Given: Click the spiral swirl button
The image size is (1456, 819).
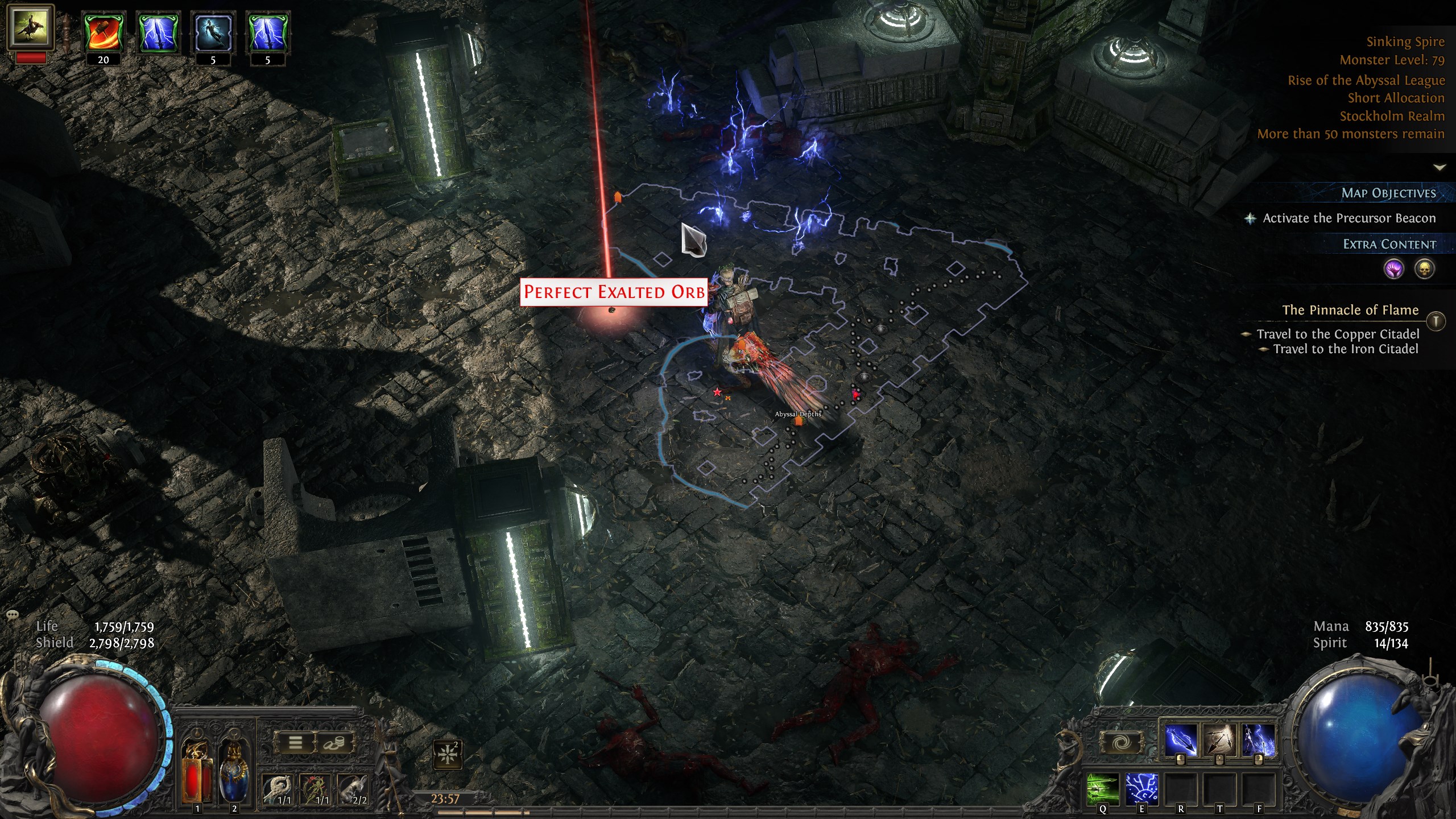Looking at the screenshot, I should 1121,742.
